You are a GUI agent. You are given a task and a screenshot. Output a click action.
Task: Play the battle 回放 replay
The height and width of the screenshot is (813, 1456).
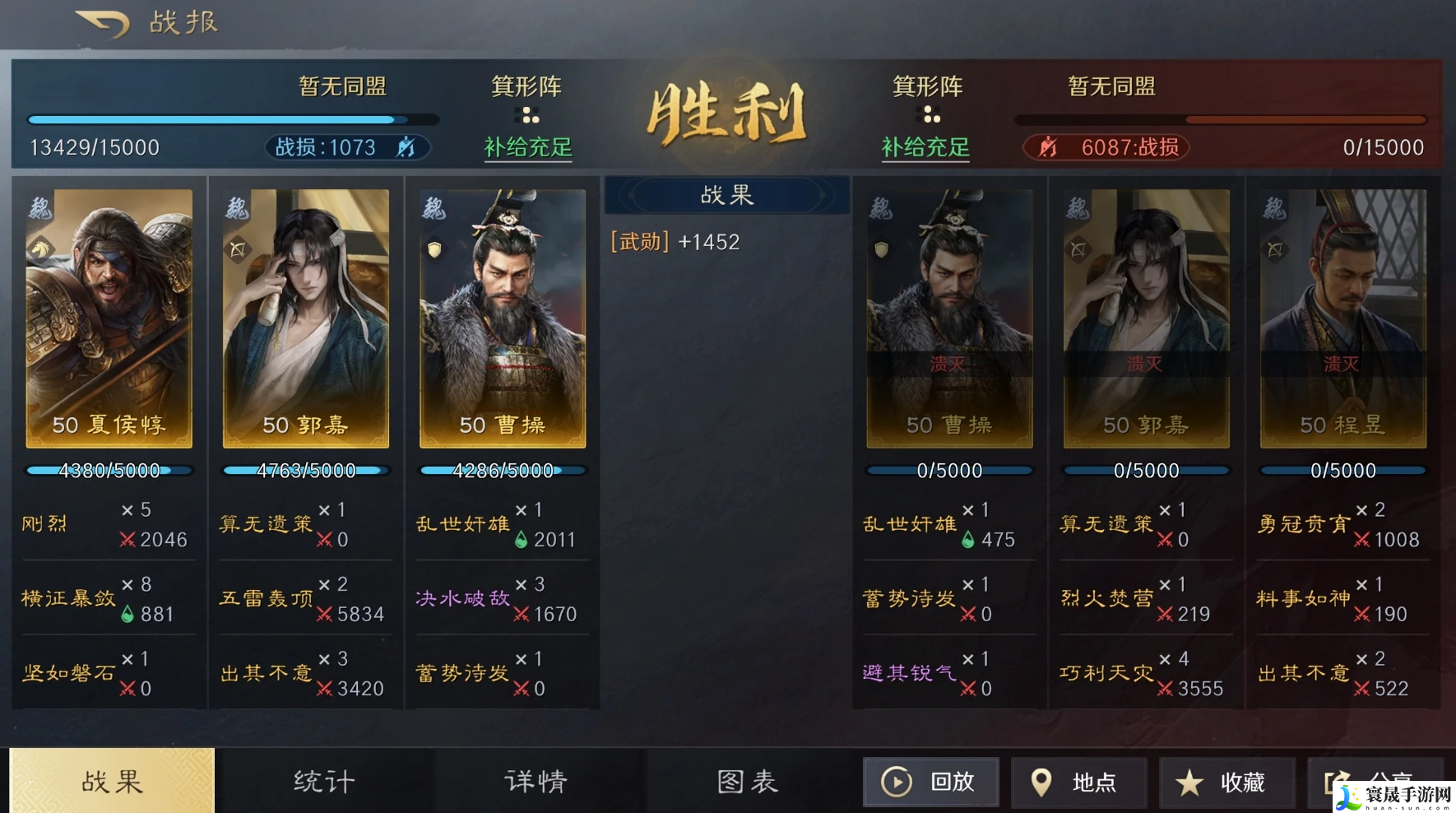(x=930, y=782)
